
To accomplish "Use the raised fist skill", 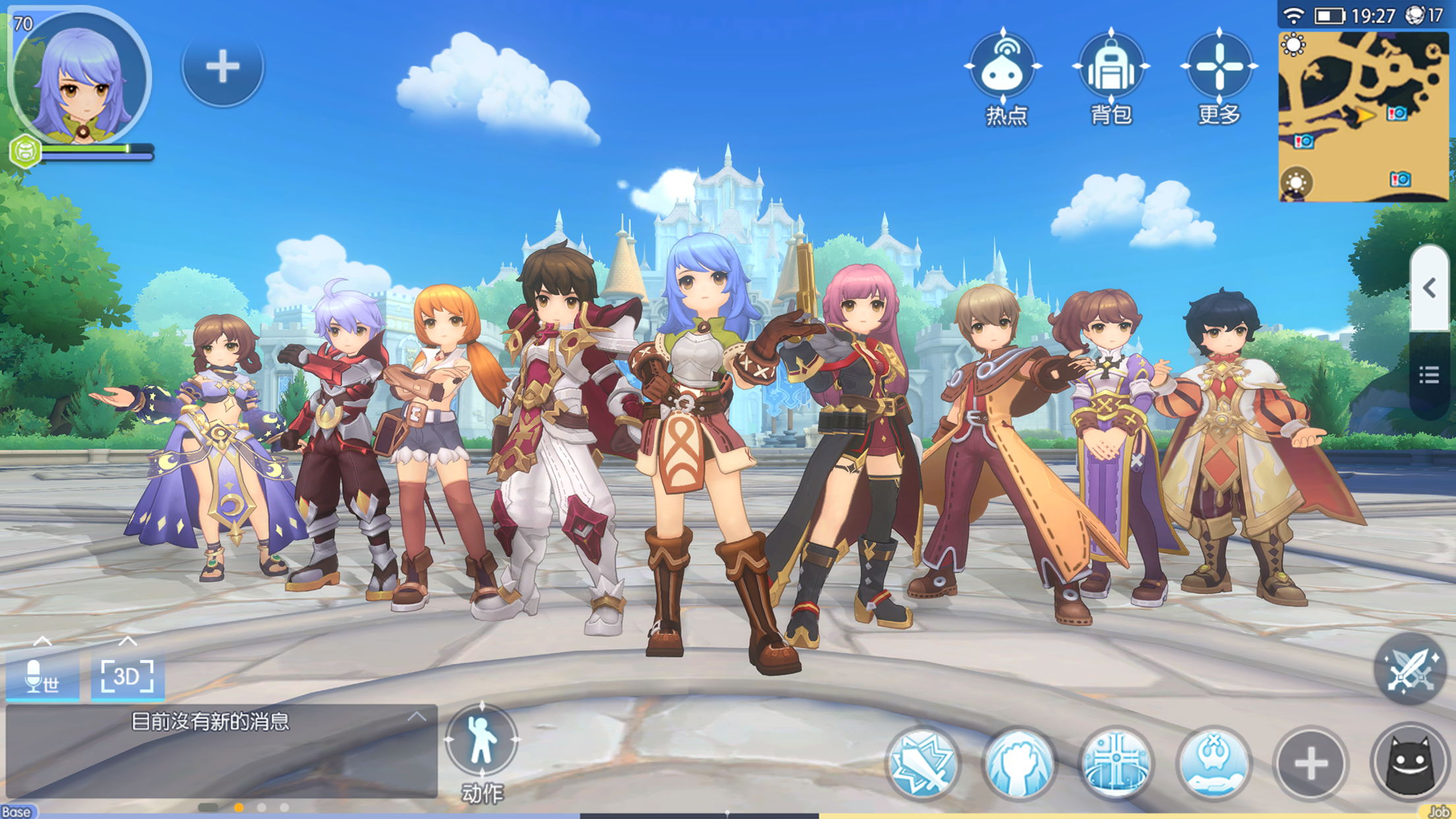I will [x=1019, y=763].
